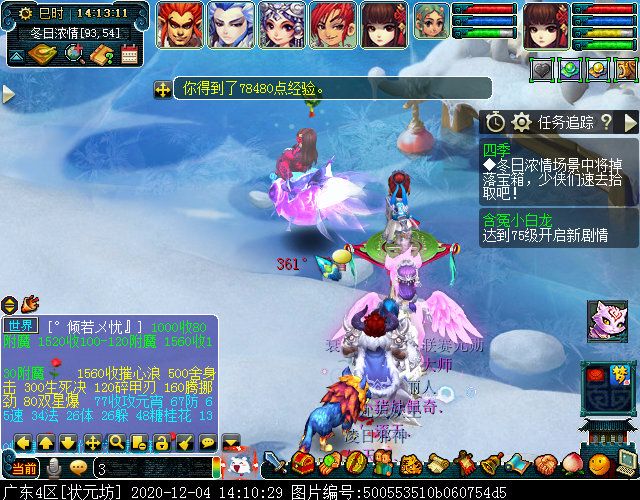Open the calendar icon under the clock

point(128,54)
